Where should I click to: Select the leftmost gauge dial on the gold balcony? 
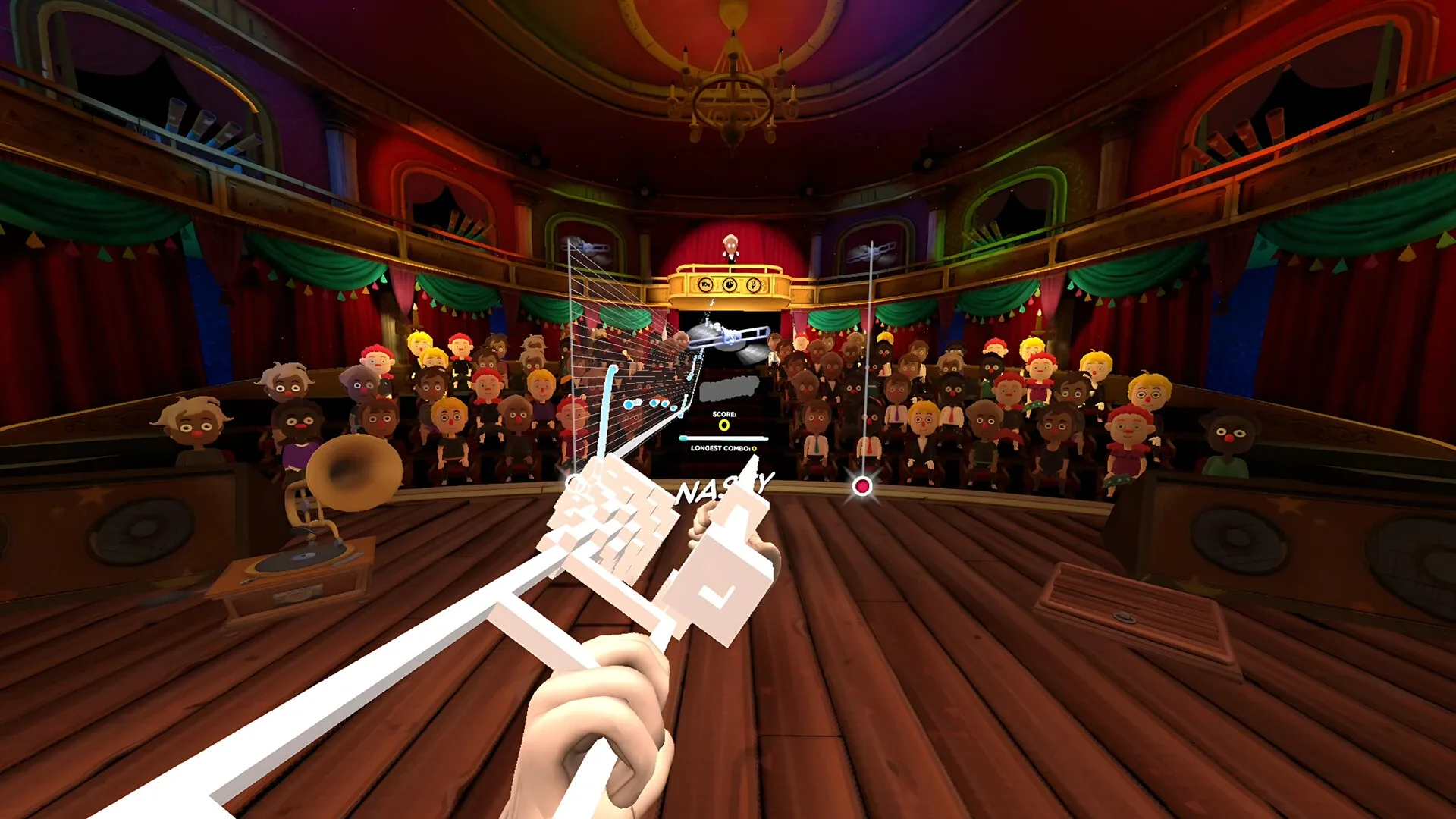click(x=704, y=285)
